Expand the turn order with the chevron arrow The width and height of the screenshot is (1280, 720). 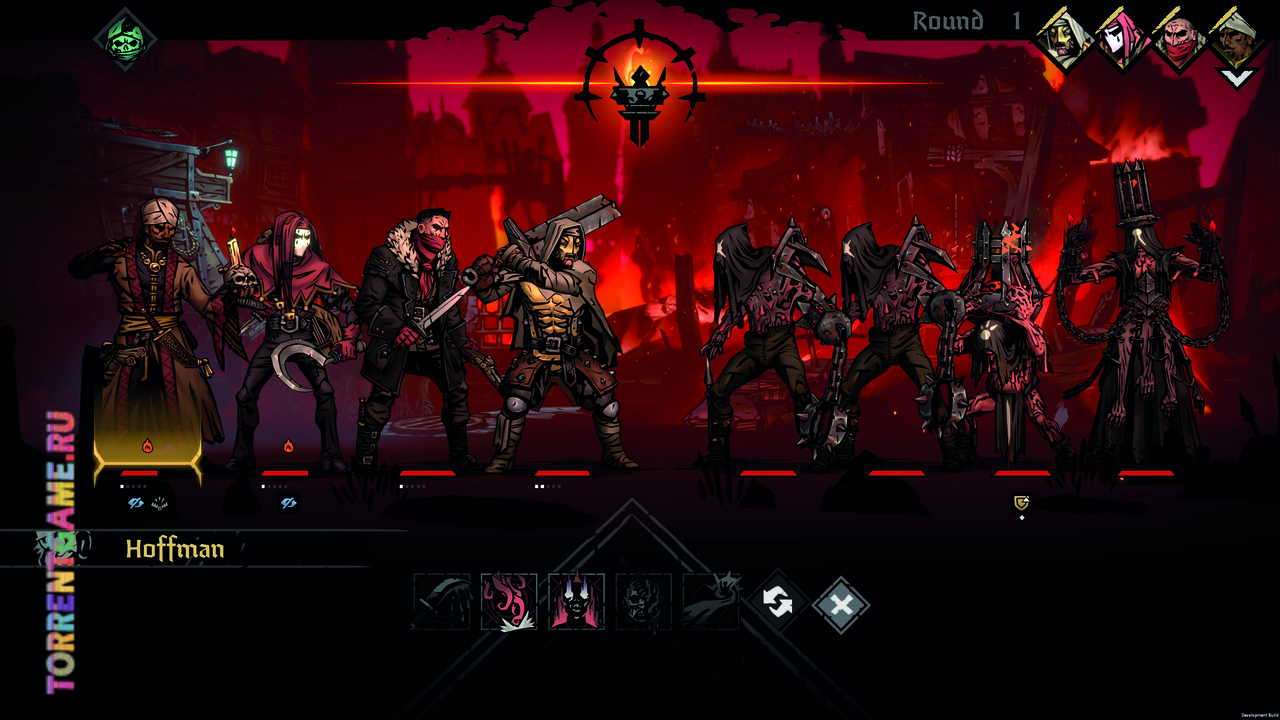(x=1237, y=78)
